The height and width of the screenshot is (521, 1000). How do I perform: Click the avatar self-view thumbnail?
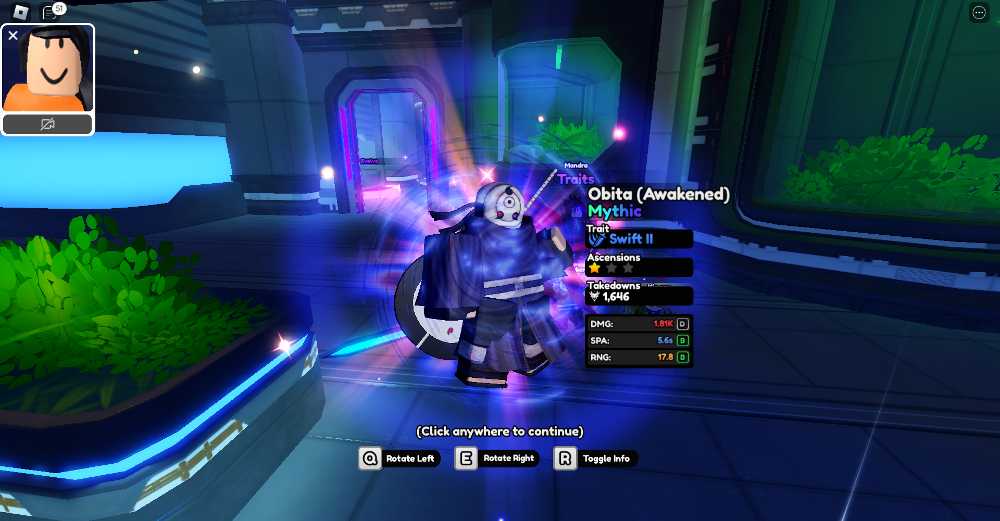coord(52,70)
